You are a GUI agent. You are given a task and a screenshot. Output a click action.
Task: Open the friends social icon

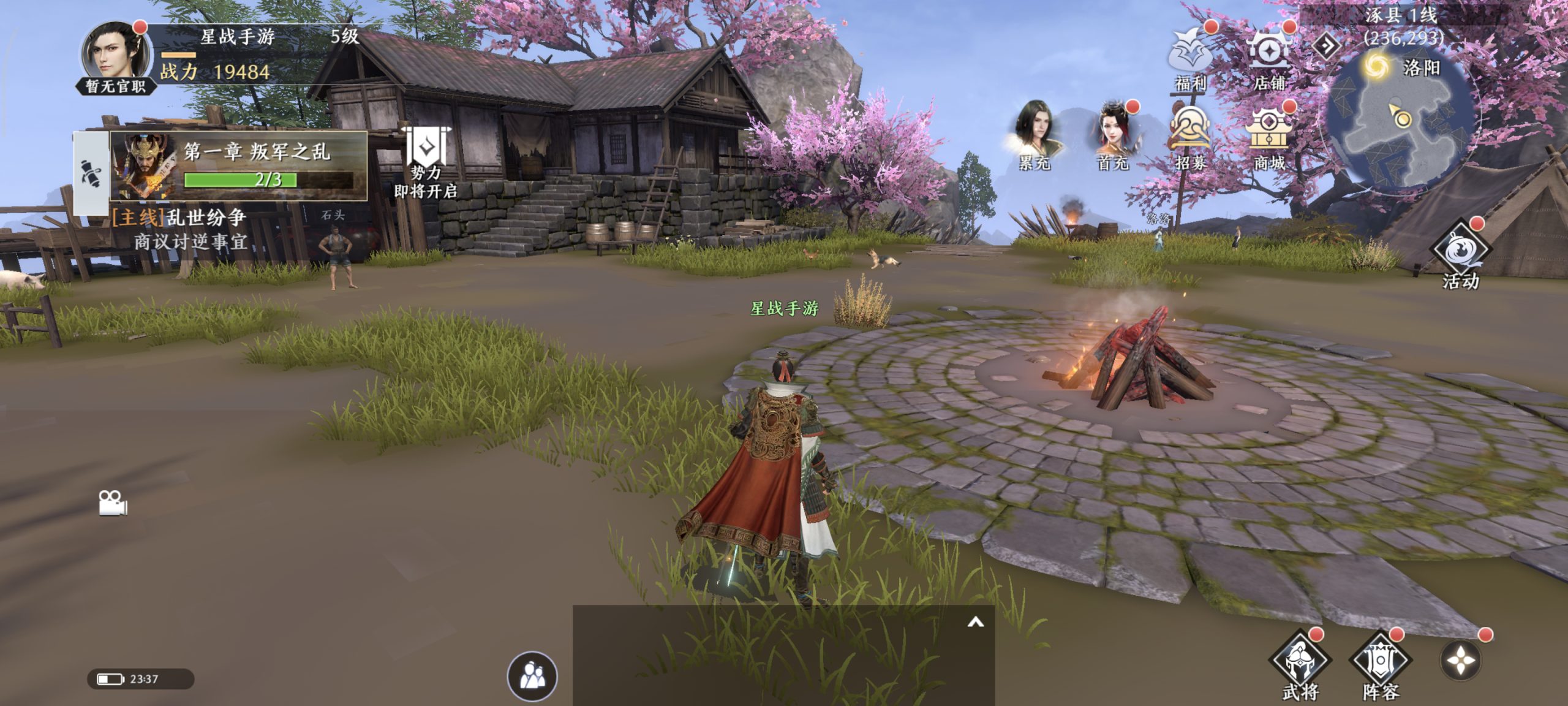pyautogui.click(x=532, y=677)
